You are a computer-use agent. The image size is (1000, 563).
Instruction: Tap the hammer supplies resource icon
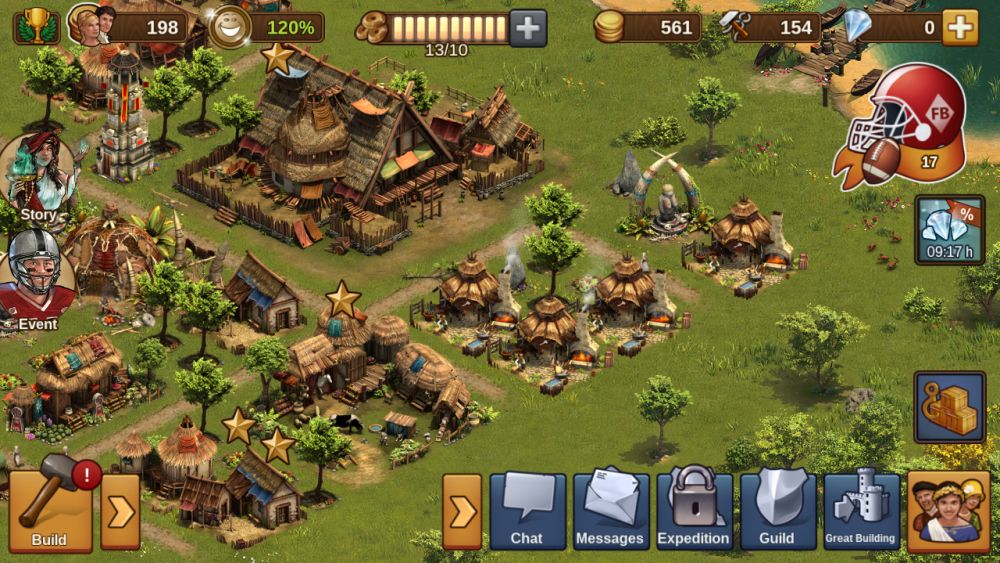click(x=737, y=26)
